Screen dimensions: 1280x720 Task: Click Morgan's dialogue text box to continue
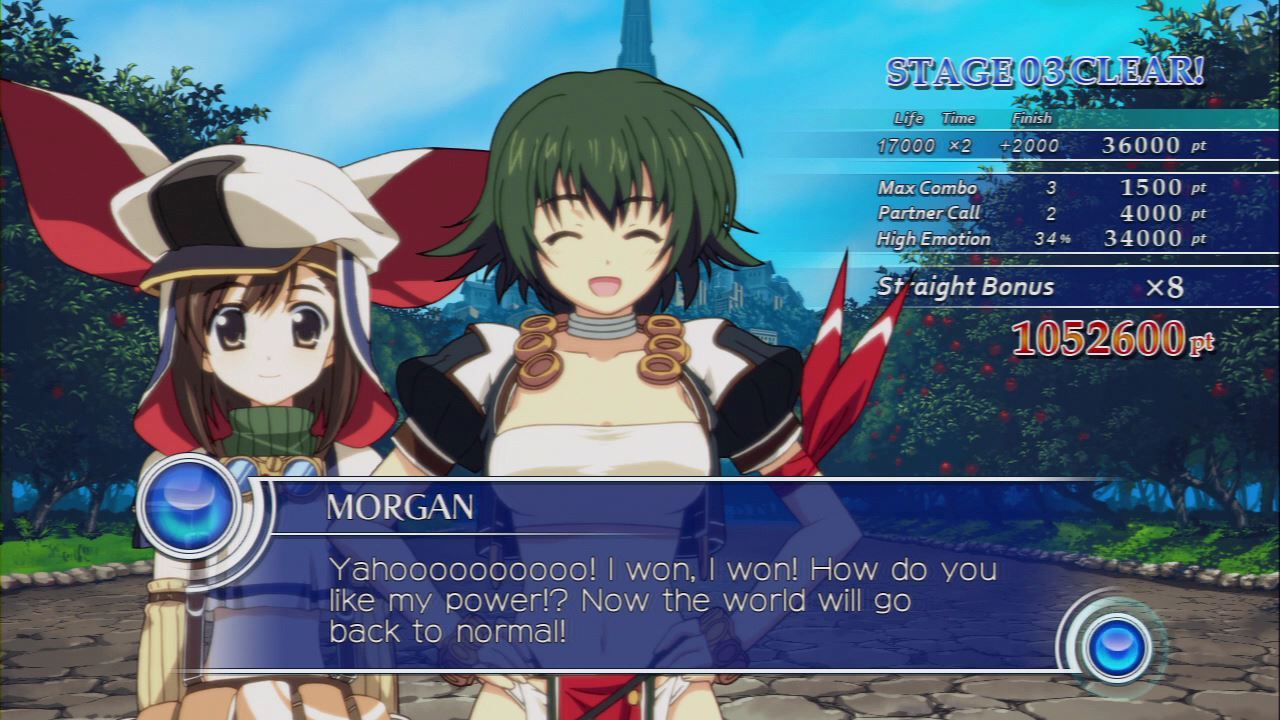tap(660, 600)
